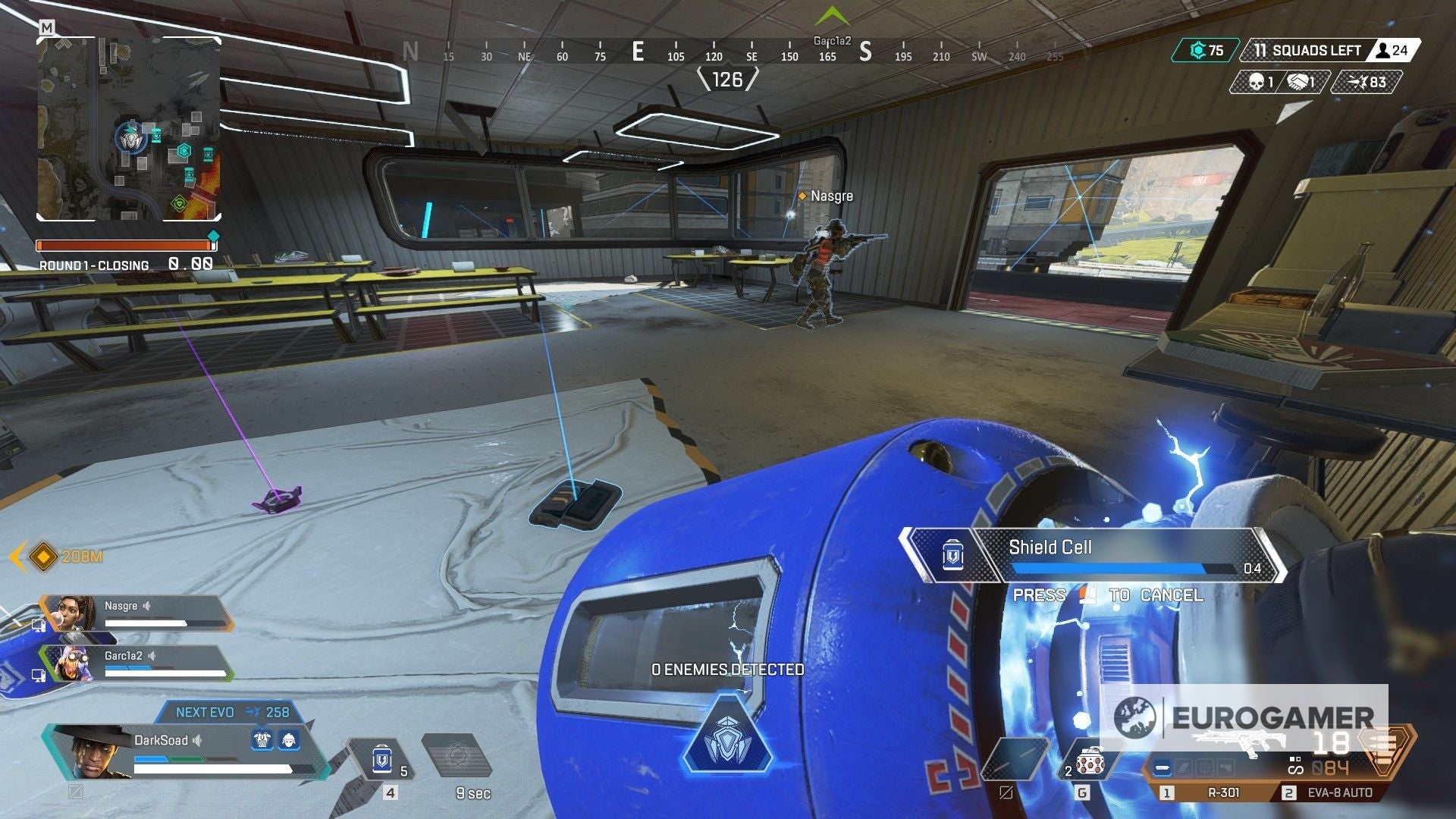Click the PRESS TO CANCEL prompt
This screenshot has width=1456, height=819.
tap(1109, 596)
